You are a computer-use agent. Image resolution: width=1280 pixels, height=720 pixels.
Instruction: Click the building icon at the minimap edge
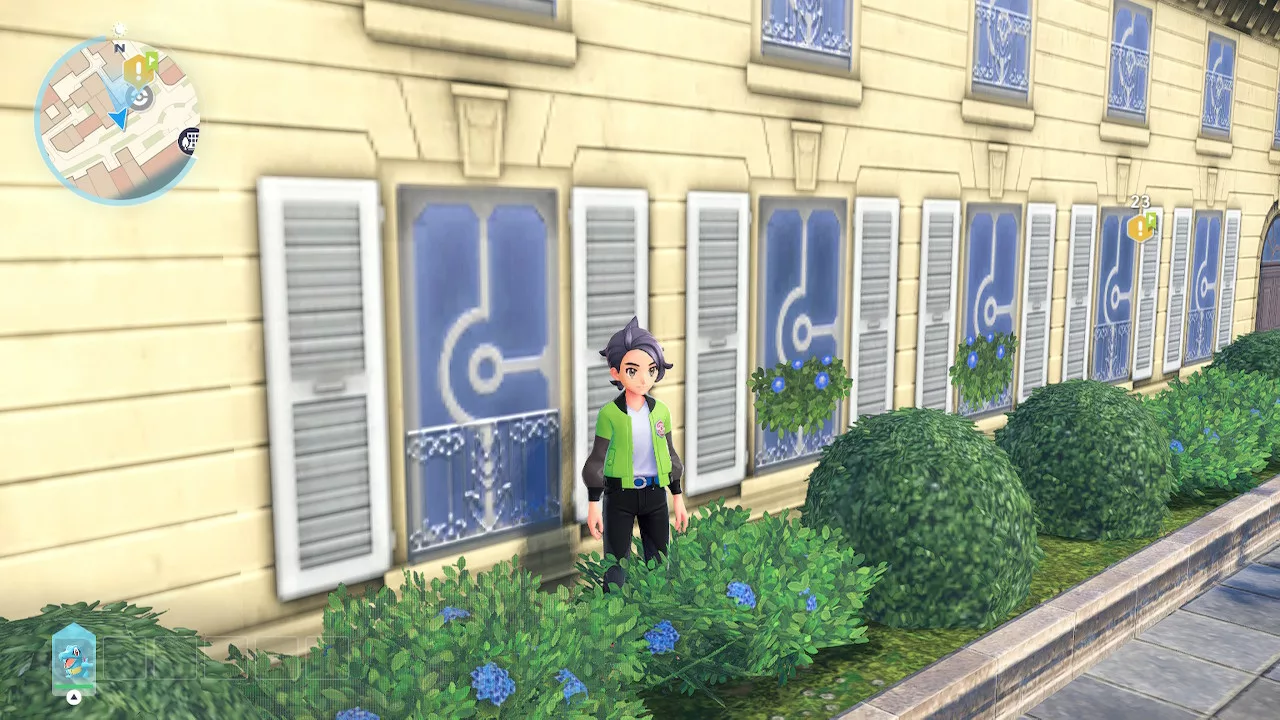(x=189, y=141)
